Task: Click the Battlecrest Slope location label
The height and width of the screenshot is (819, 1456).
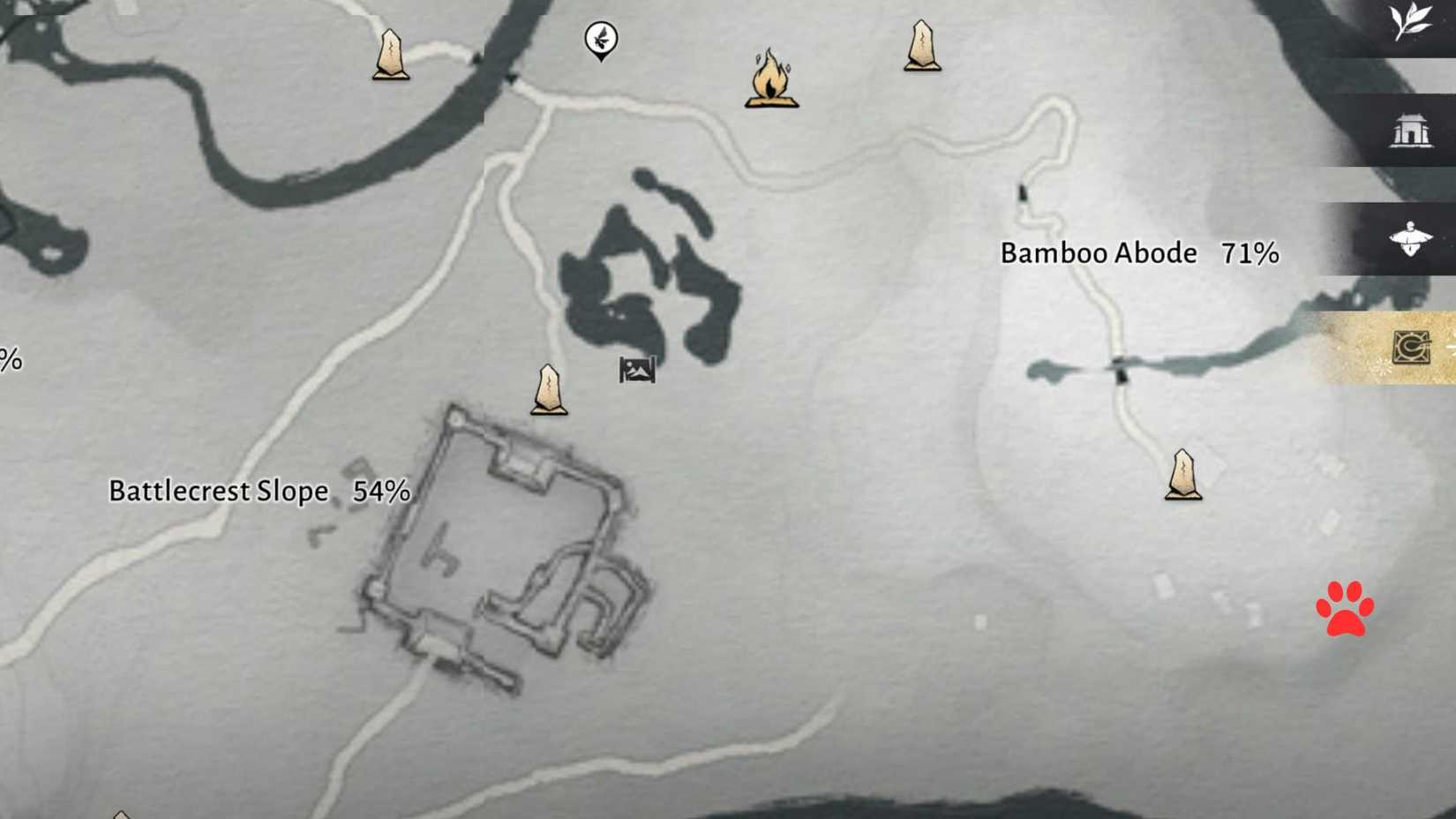Action: pyautogui.click(x=217, y=490)
